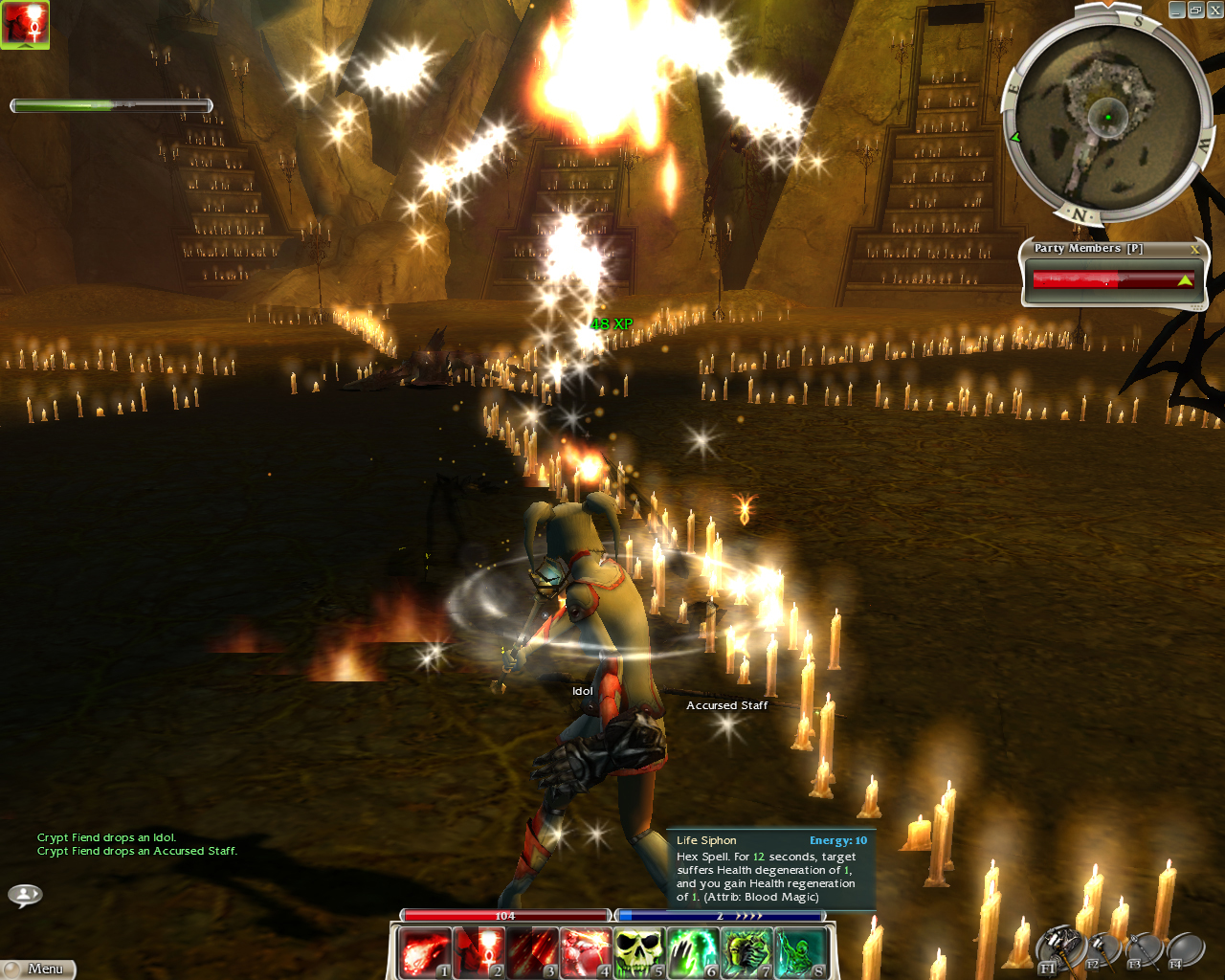Activate the green skull skill in slot 5
Screen dimensions: 1225x980
[x=639, y=953]
